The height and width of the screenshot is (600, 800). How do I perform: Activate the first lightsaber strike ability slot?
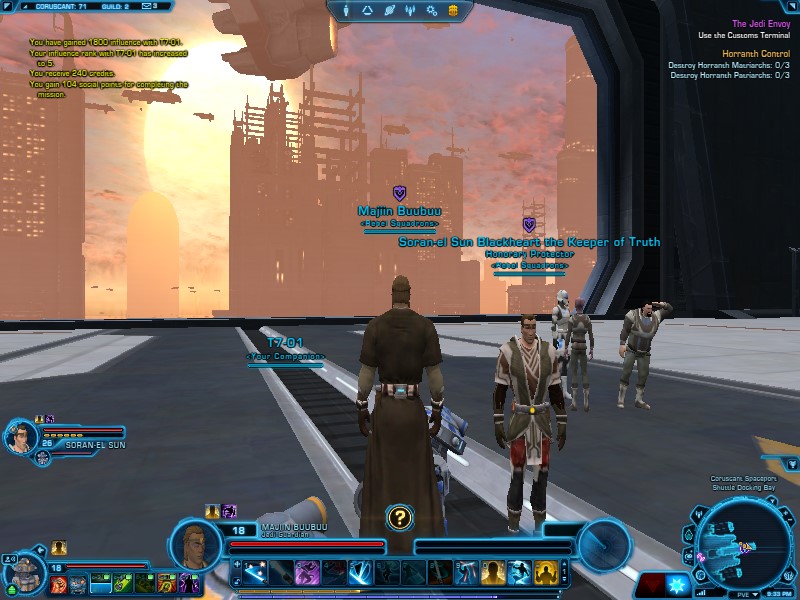255,572
